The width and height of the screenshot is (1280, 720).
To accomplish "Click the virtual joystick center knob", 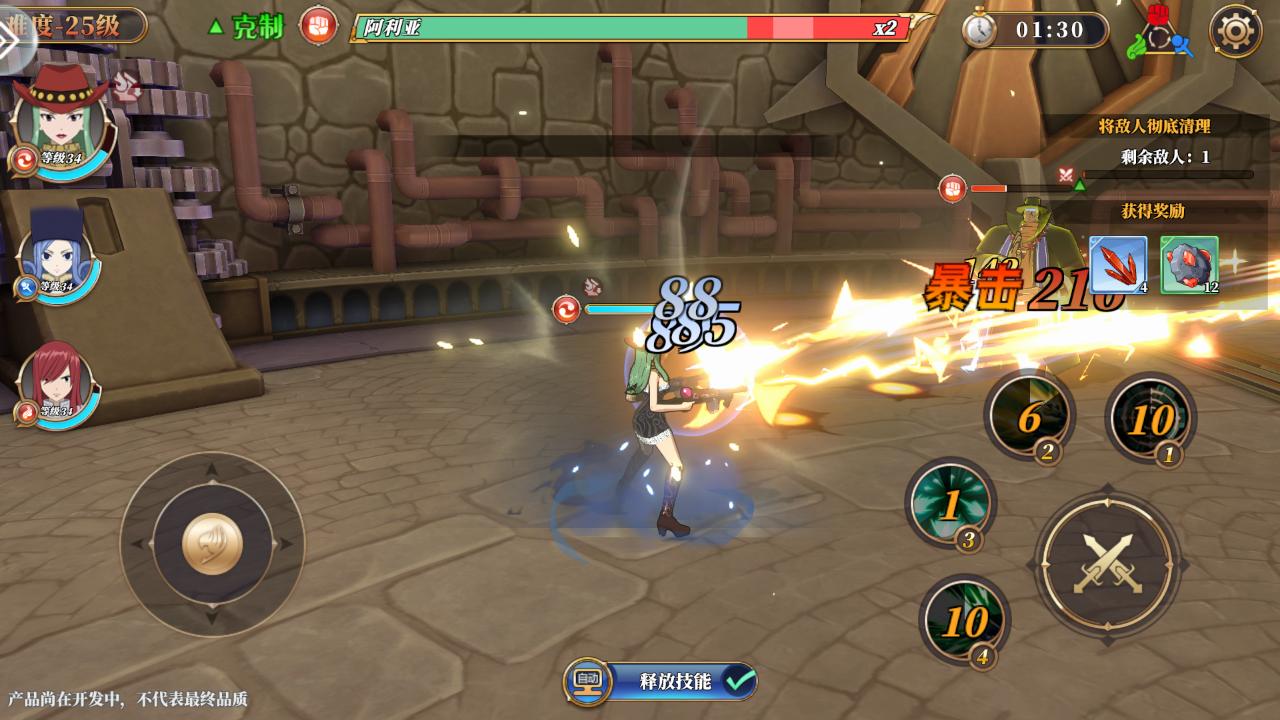I will (212, 545).
